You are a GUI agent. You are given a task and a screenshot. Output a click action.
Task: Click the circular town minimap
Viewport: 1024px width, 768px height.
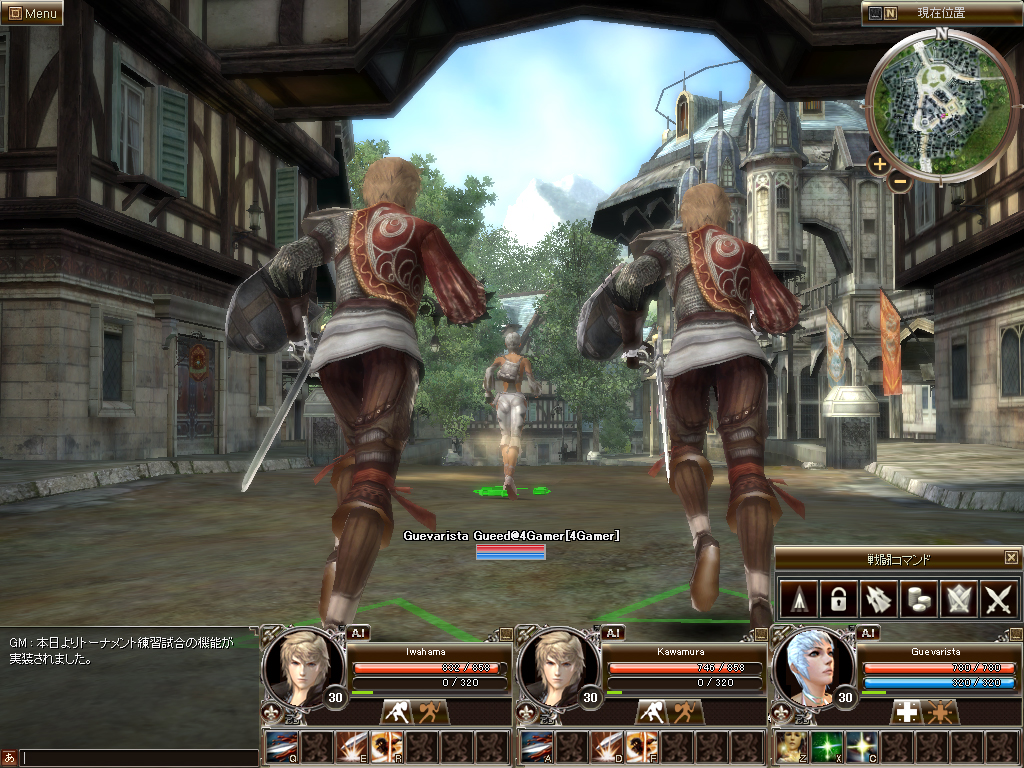point(941,100)
